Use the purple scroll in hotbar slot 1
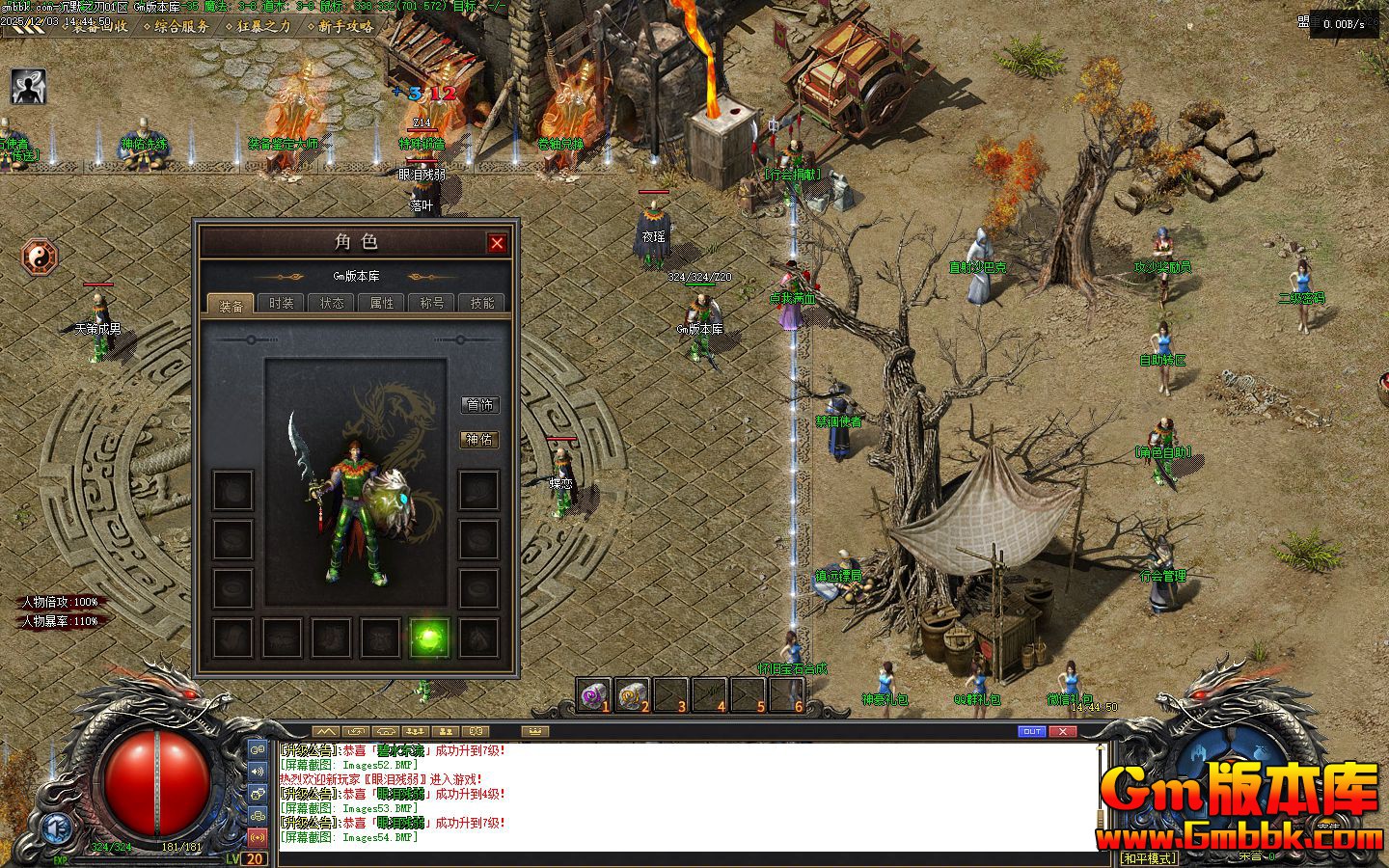The width and height of the screenshot is (1389, 868). (x=592, y=694)
